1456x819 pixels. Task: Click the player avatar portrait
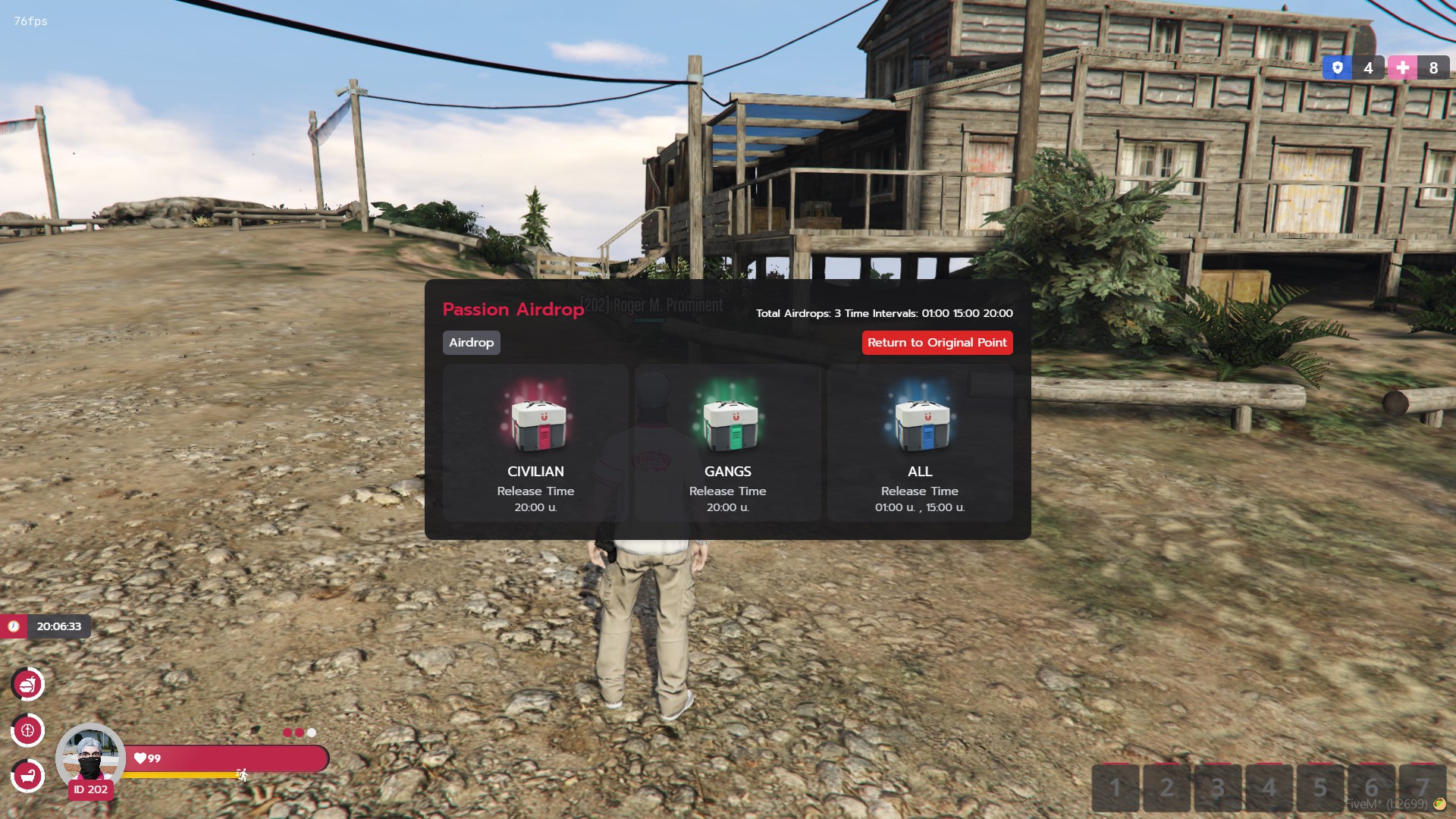(90, 755)
